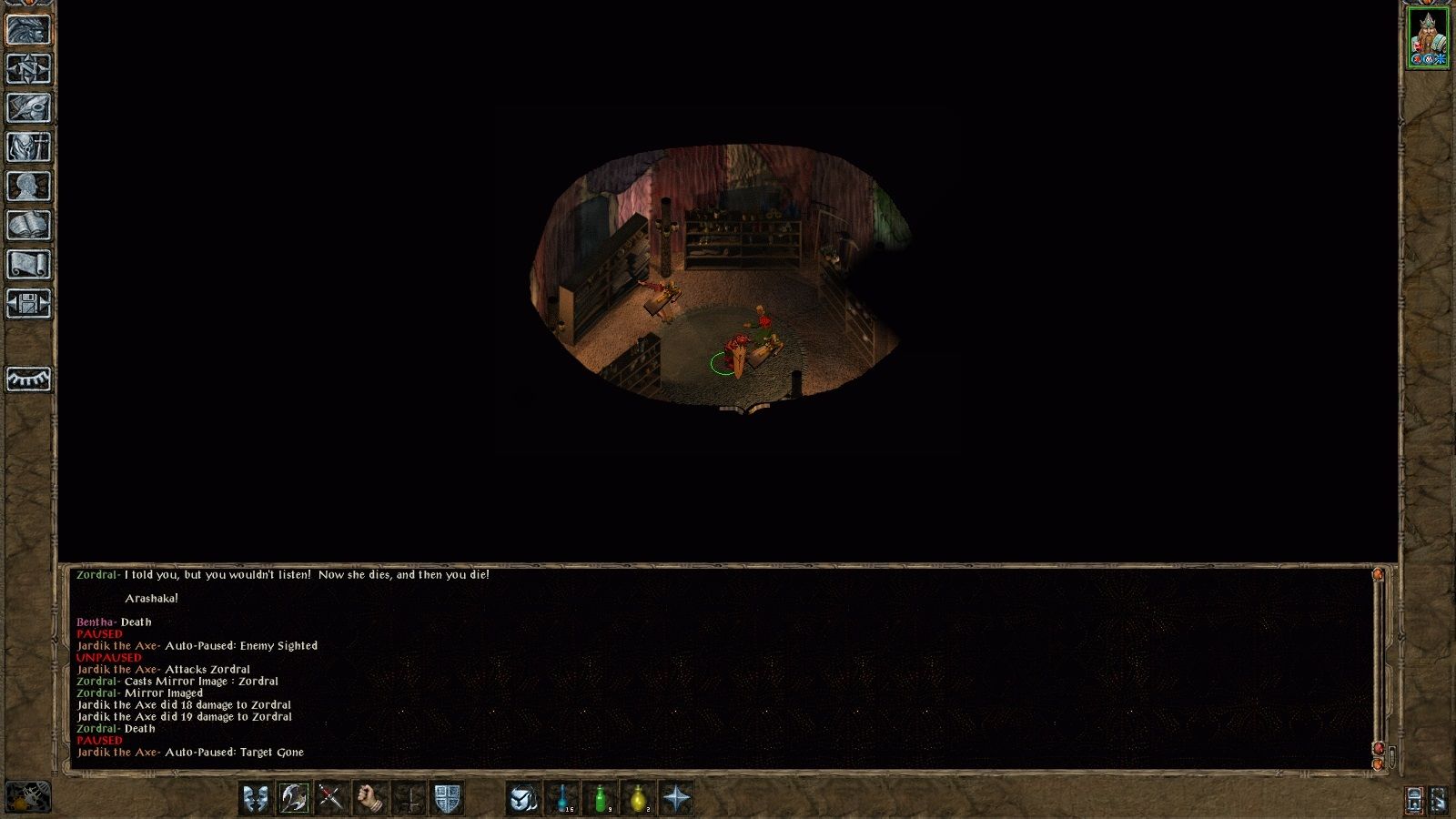Open the mage spellbook

[25, 224]
